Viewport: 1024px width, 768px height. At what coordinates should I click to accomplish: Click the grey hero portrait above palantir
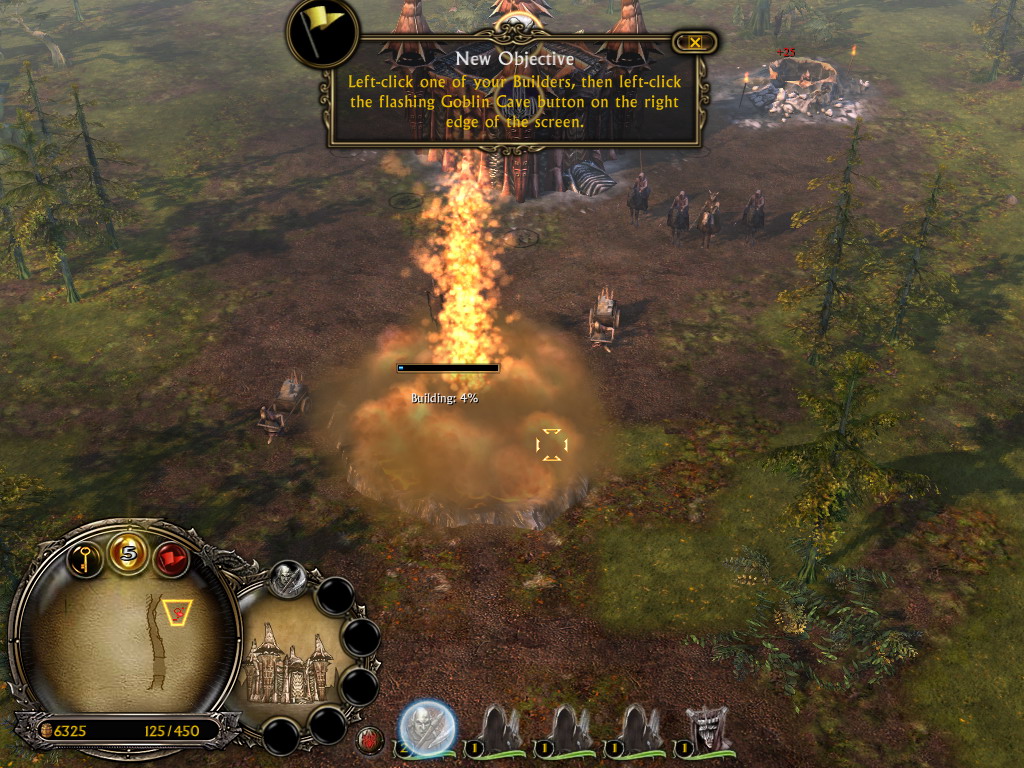[287, 580]
